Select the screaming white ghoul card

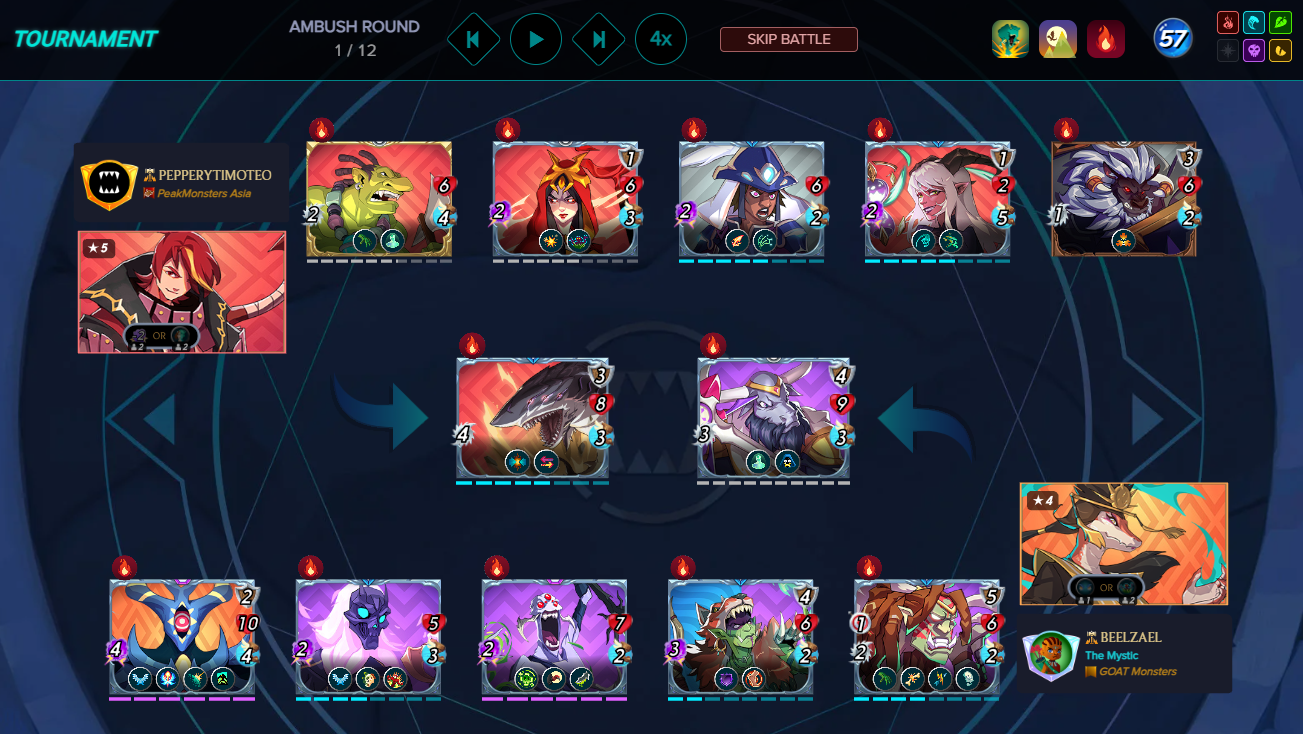coord(554,636)
